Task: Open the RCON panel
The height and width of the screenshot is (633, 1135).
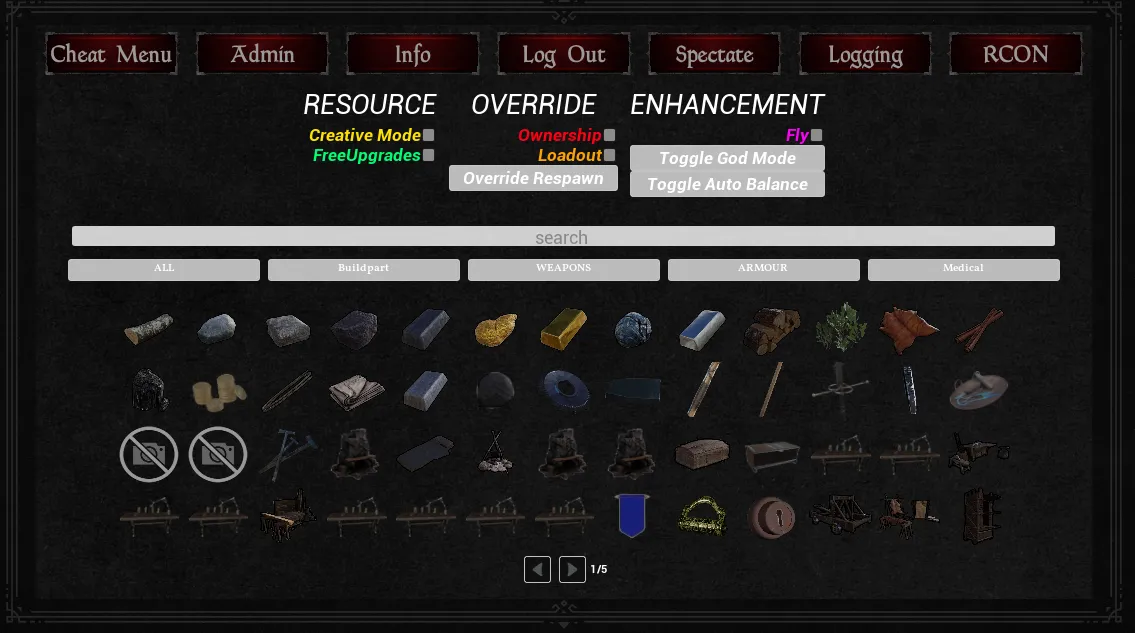Action: (x=1015, y=54)
